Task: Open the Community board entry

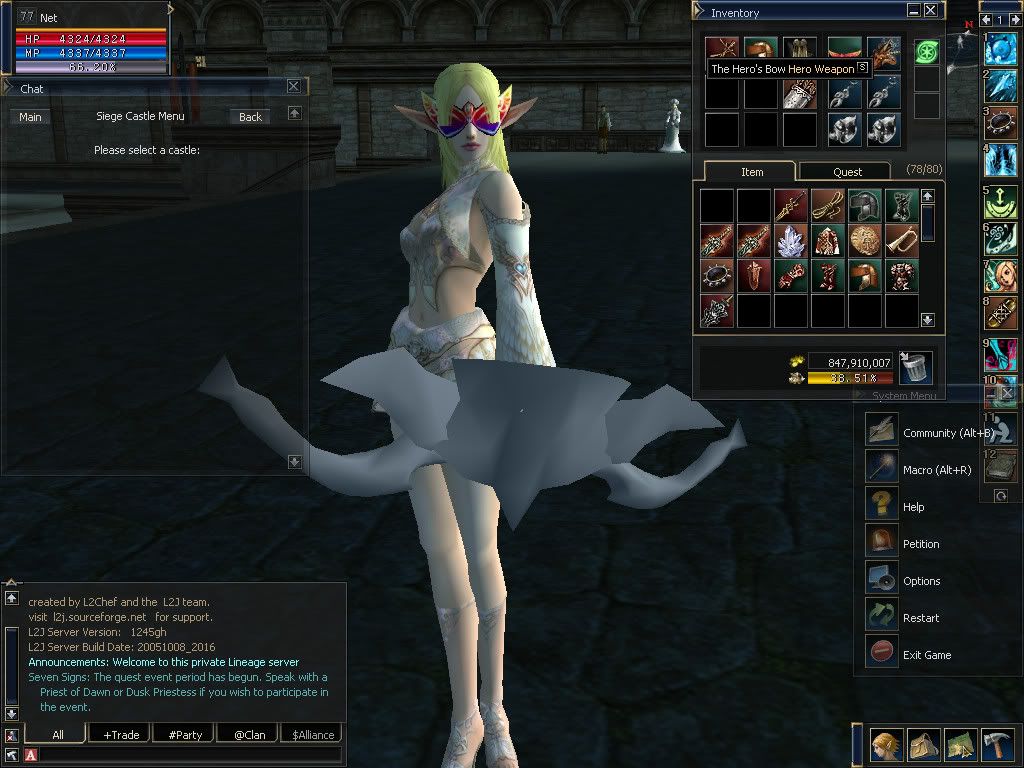Action: pos(947,433)
